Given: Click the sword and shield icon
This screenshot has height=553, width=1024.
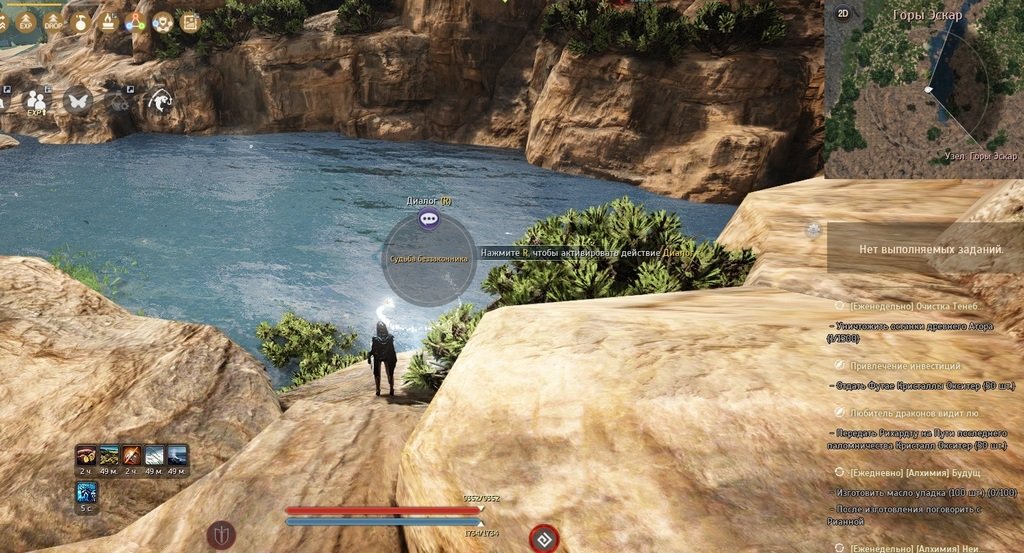Looking at the screenshot, I should pyautogui.click(x=221, y=534).
